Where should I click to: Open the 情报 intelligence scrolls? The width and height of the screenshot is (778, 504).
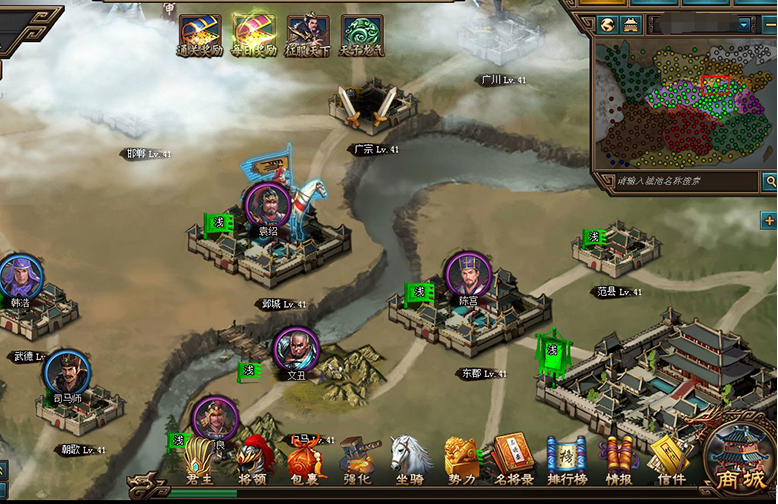click(618, 461)
